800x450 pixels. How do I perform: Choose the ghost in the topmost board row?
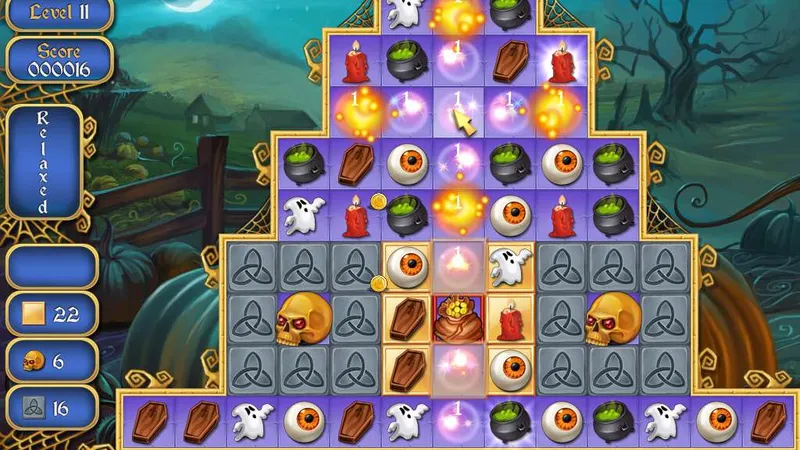coord(406,12)
